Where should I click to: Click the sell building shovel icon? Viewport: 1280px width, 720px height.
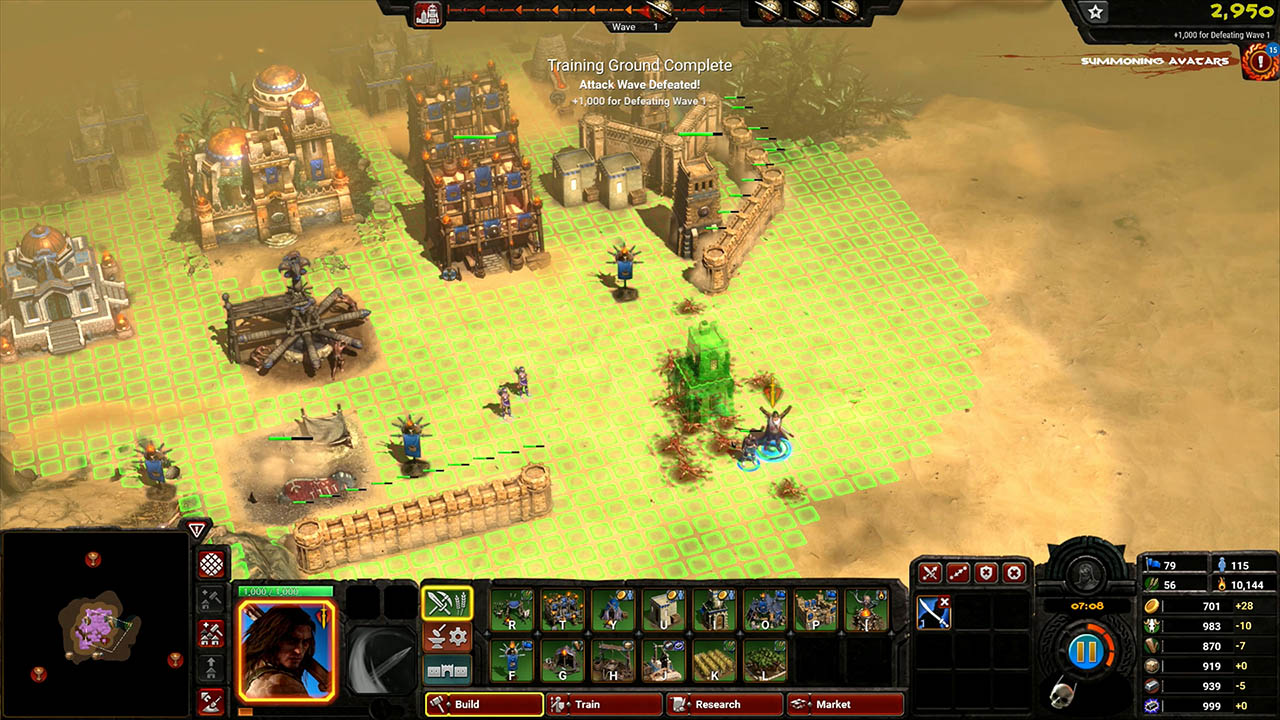[x=211, y=701]
